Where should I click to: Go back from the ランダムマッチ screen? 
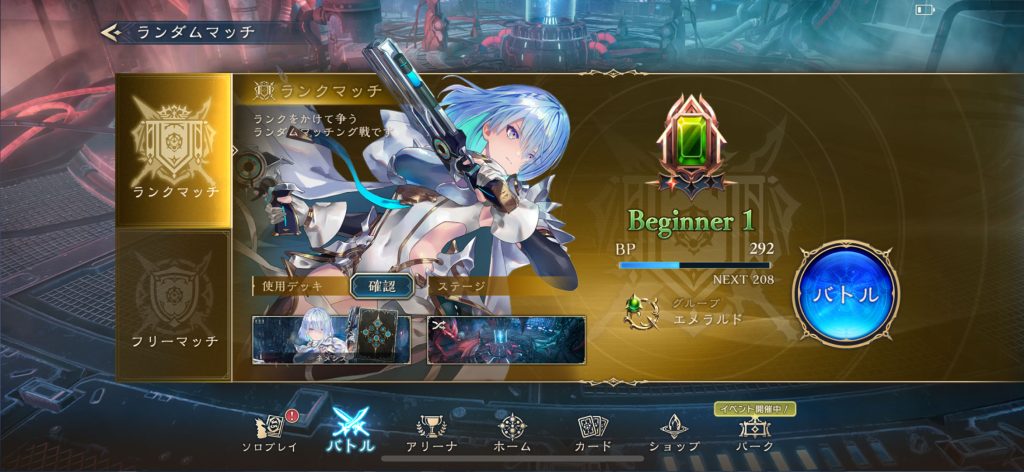112,32
